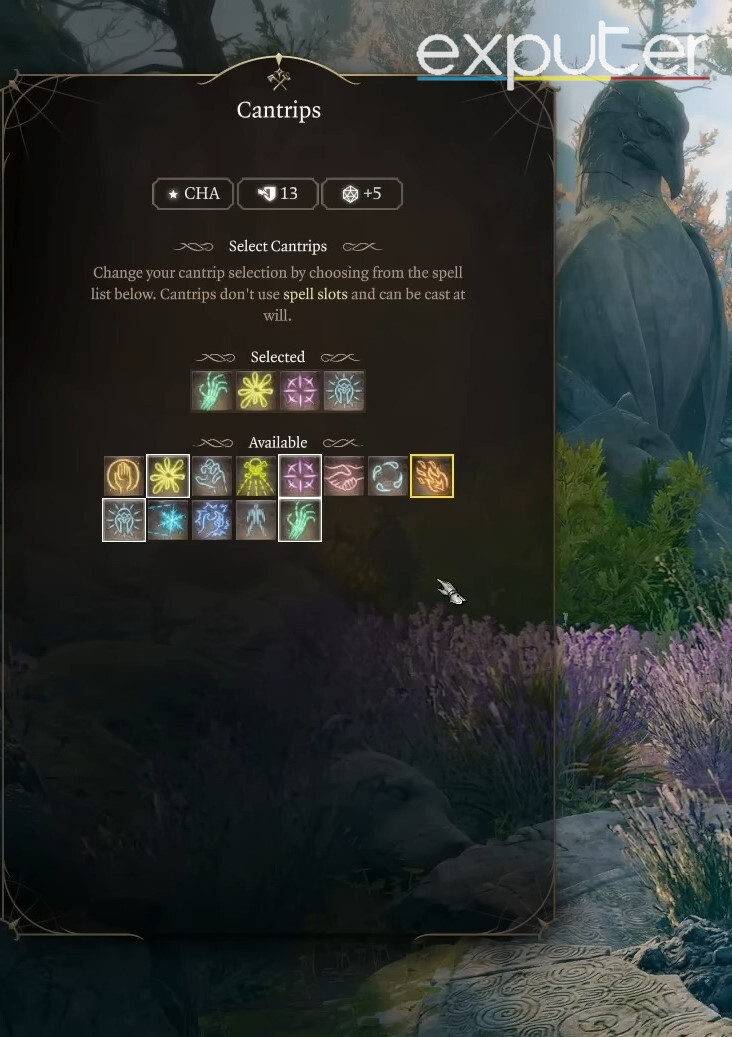Select the Ray of Frost snowflake cantrip

point(168,520)
